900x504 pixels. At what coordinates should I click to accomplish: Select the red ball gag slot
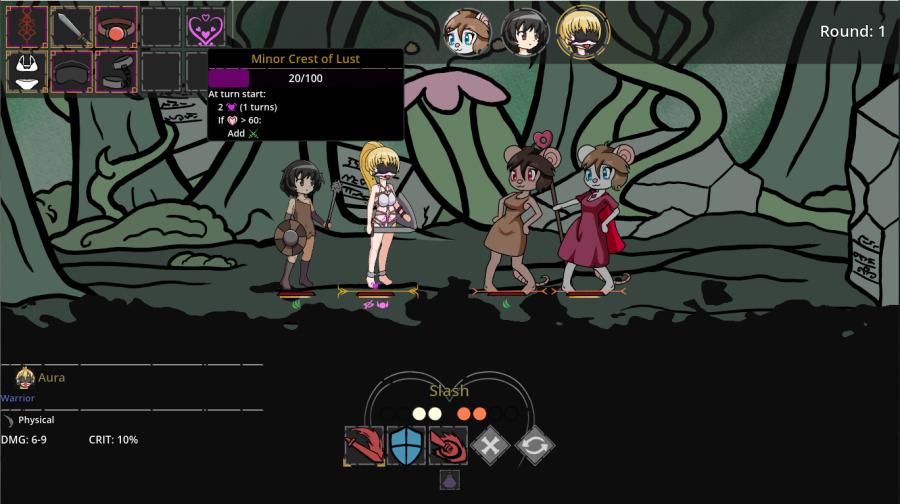point(117,27)
